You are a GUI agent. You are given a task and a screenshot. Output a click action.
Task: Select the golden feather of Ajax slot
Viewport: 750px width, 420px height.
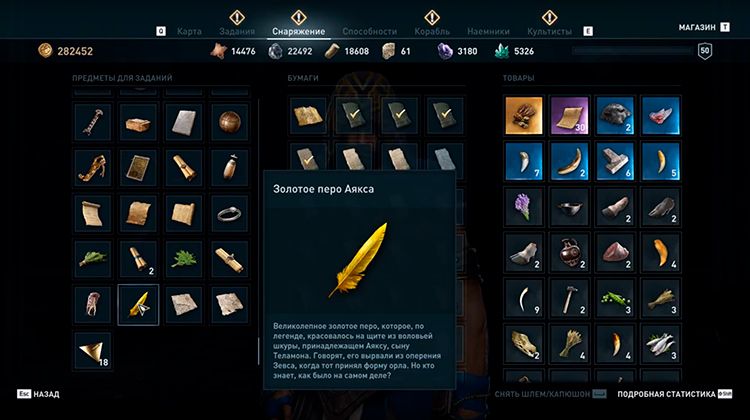(x=138, y=304)
